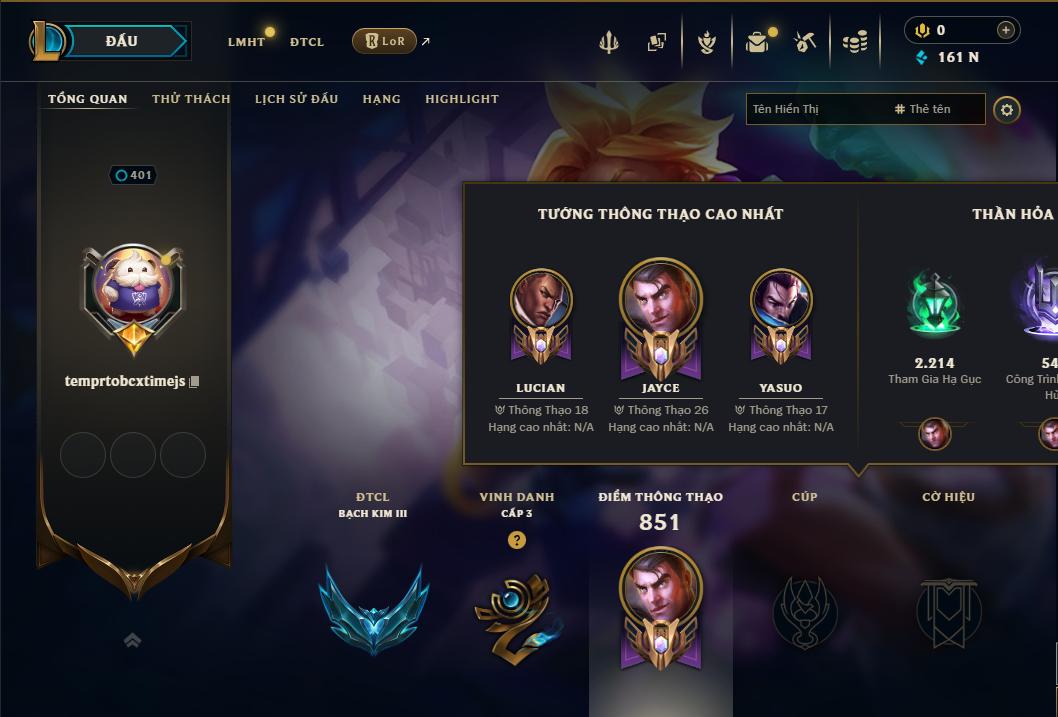The image size is (1058, 717).
Task: Open the loot bag icon
Action: click(757, 42)
